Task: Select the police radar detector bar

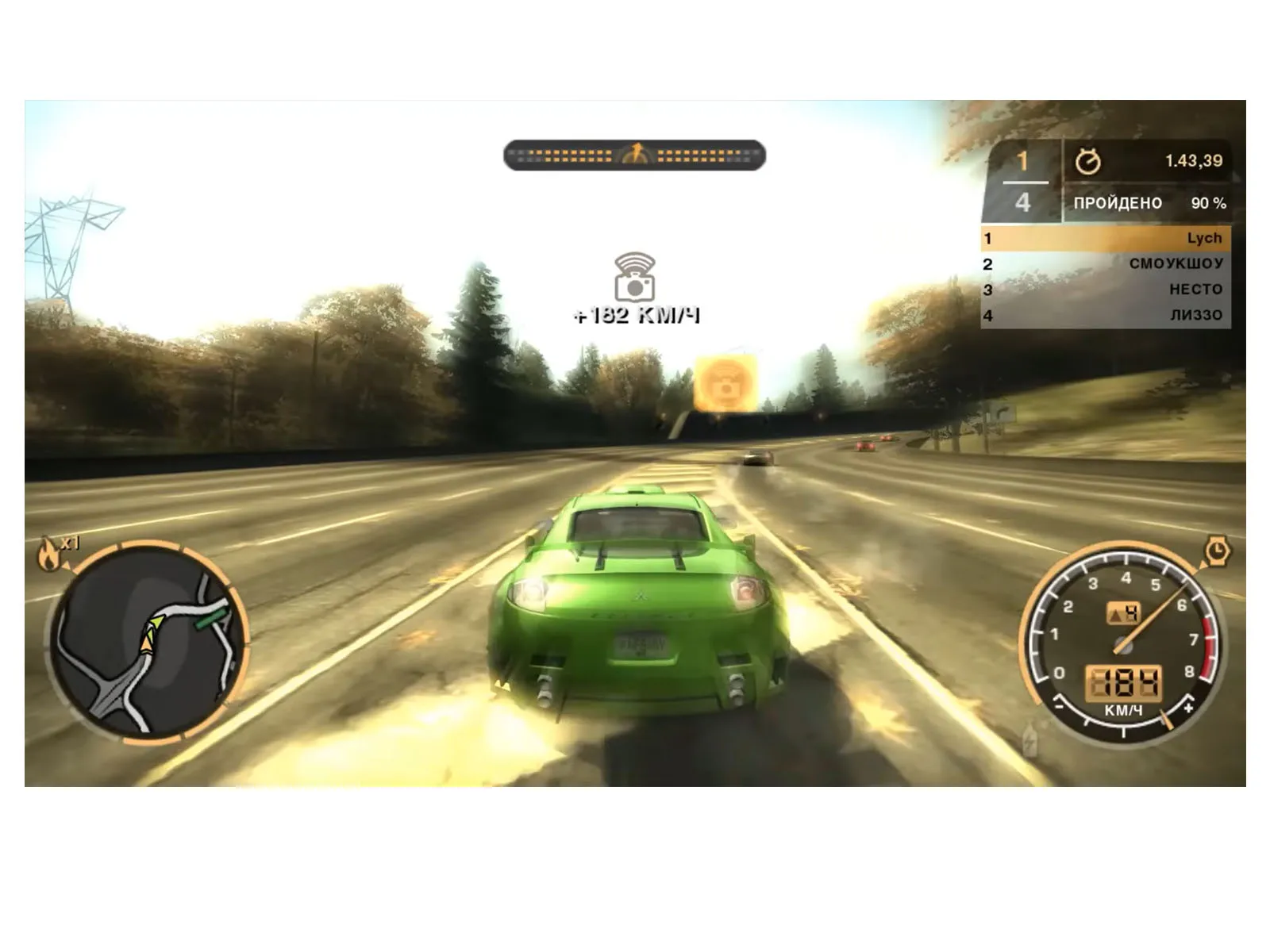Action: coord(634,155)
